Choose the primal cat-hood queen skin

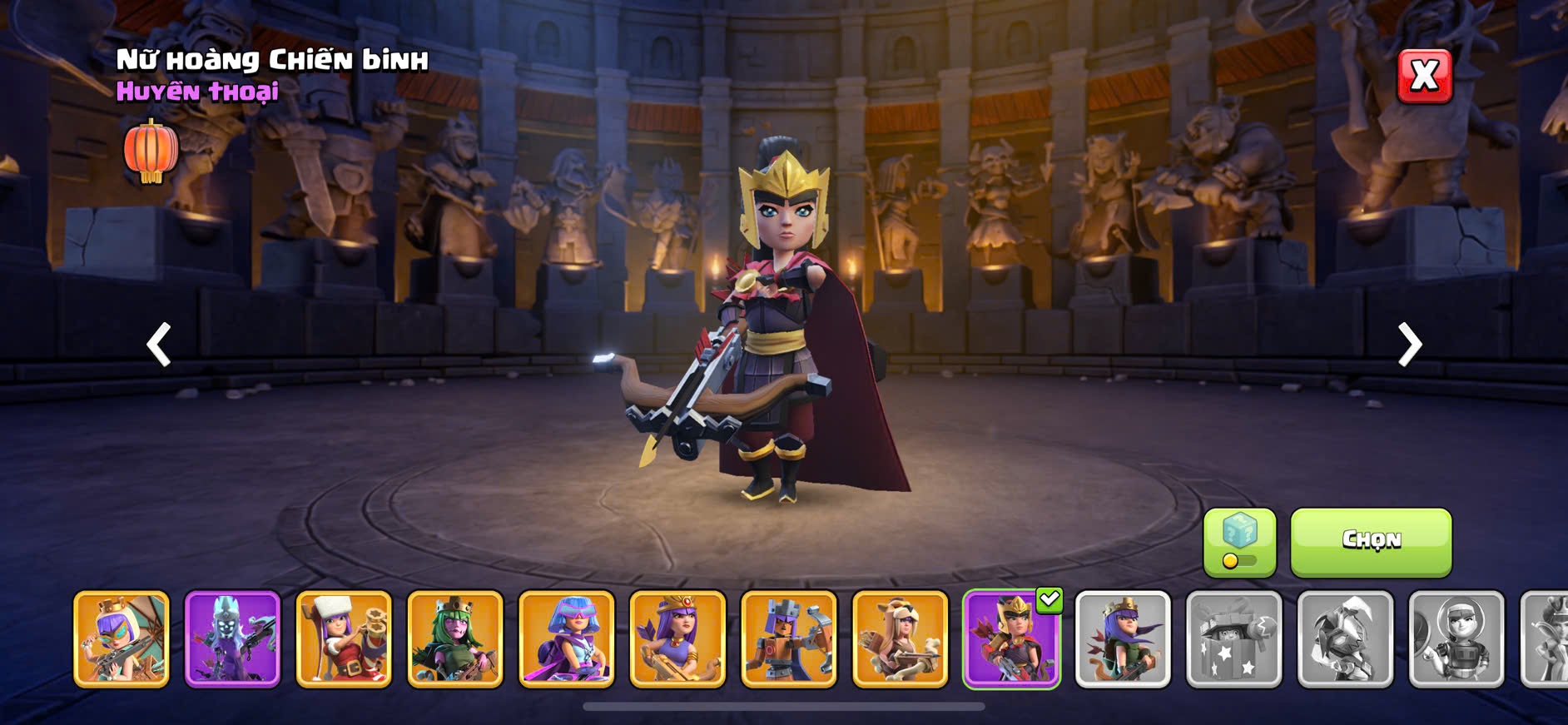point(901,639)
